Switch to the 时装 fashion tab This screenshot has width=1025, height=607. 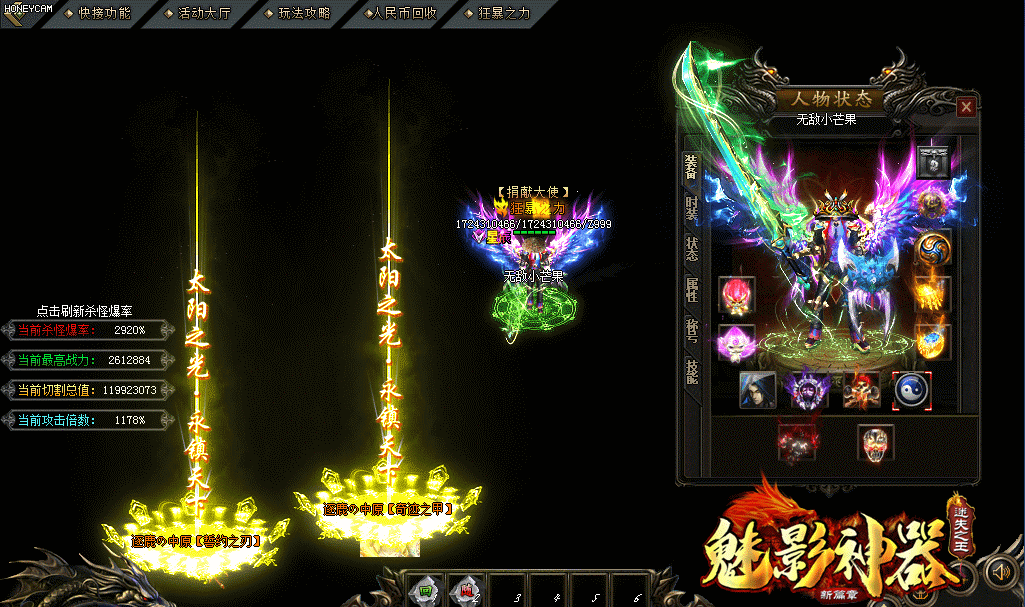click(x=691, y=208)
